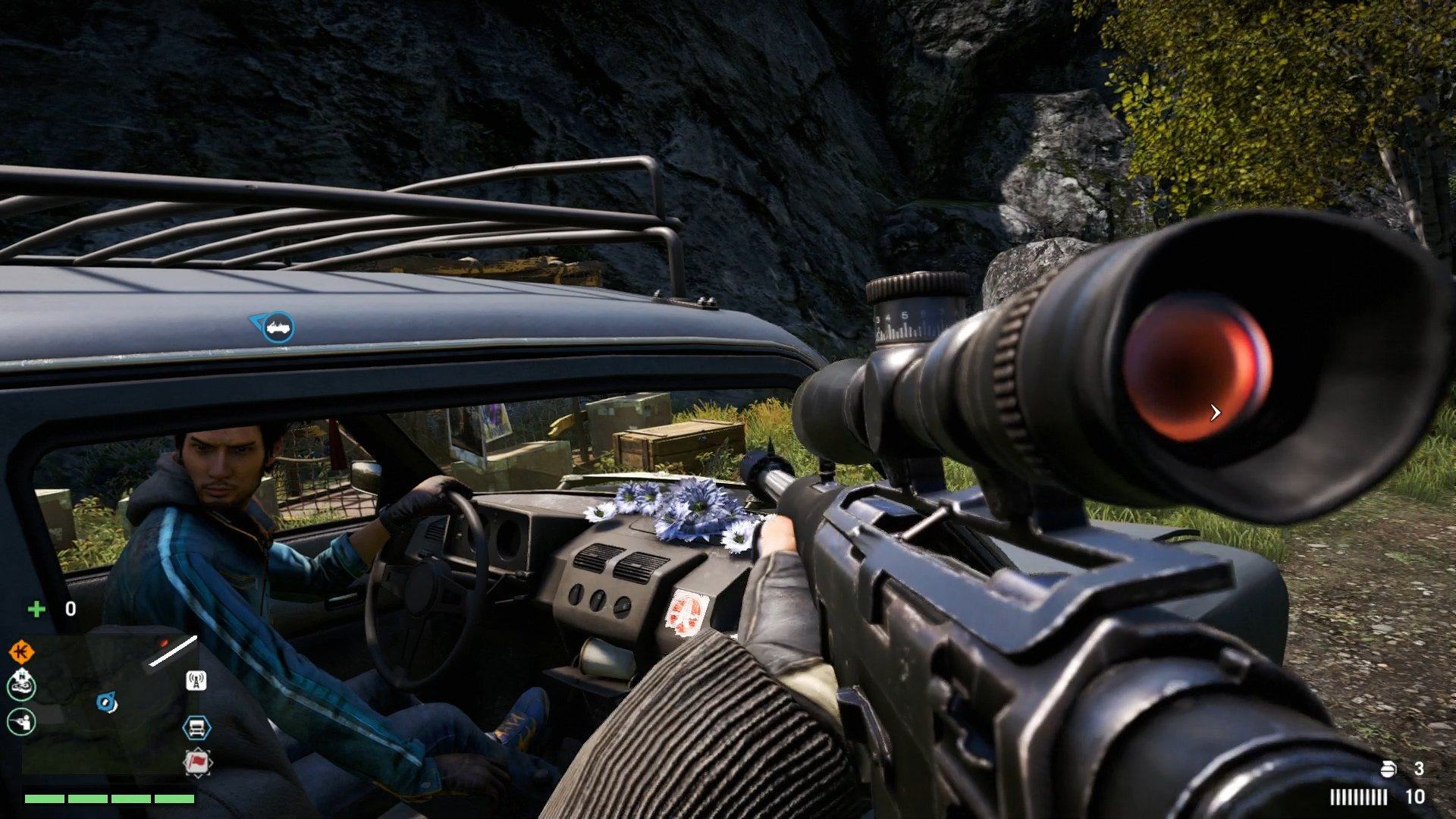Click the blue player arrow on the minimap

[105, 701]
